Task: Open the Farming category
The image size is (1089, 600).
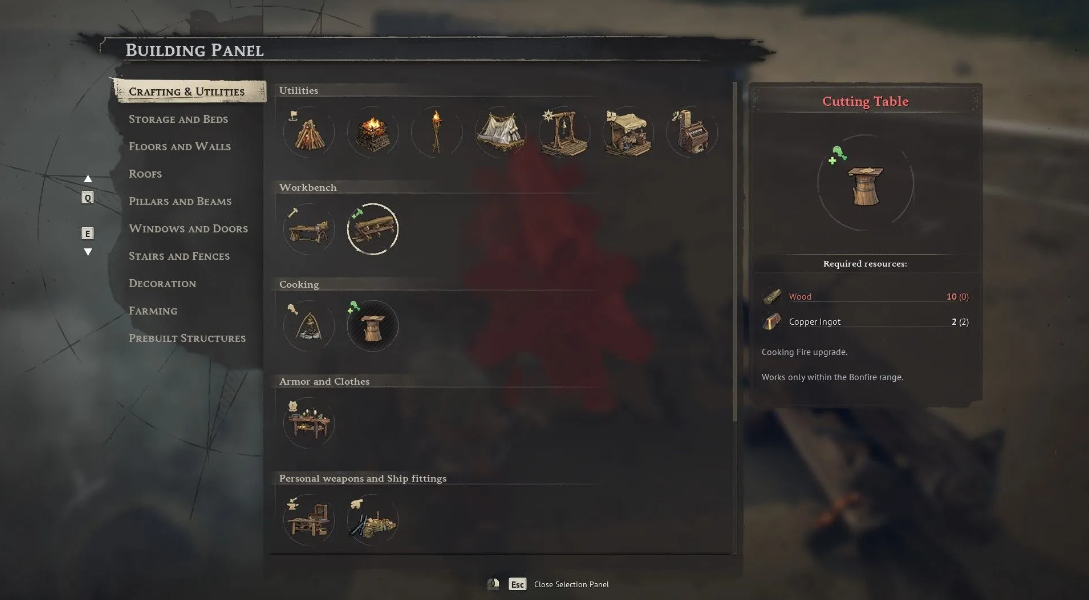Action: pos(153,311)
